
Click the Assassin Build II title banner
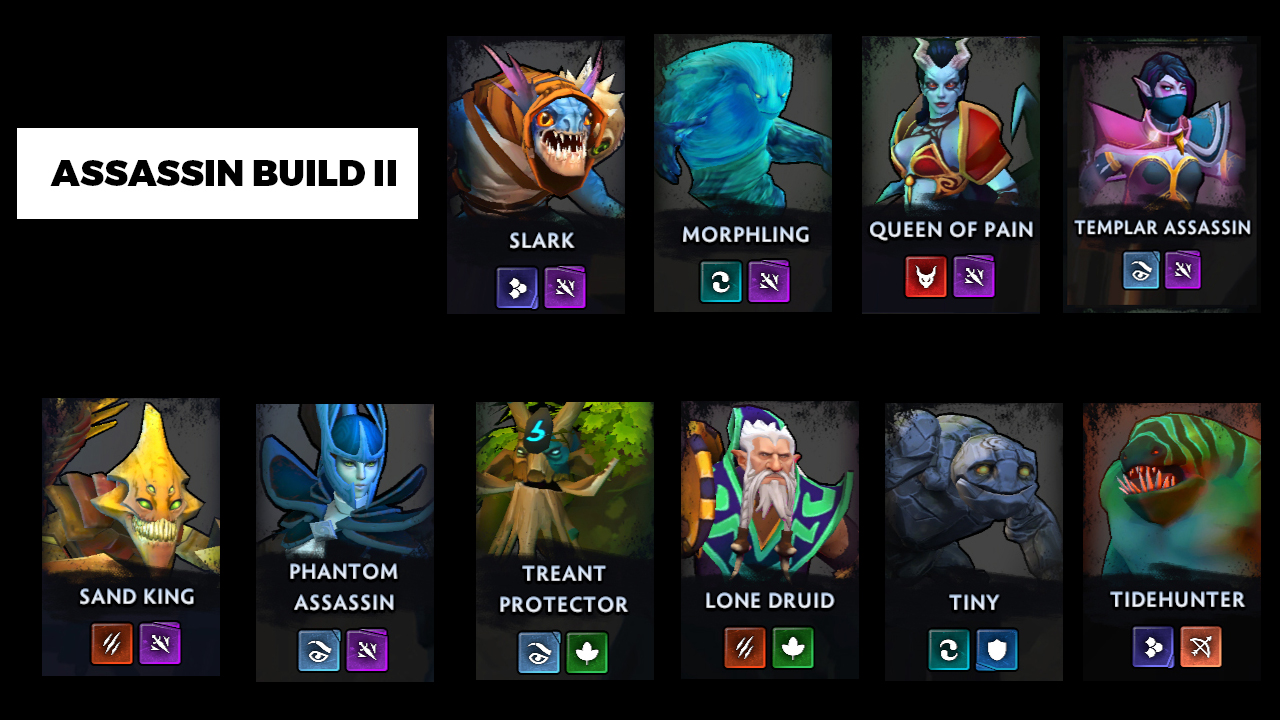pos(216,172)
